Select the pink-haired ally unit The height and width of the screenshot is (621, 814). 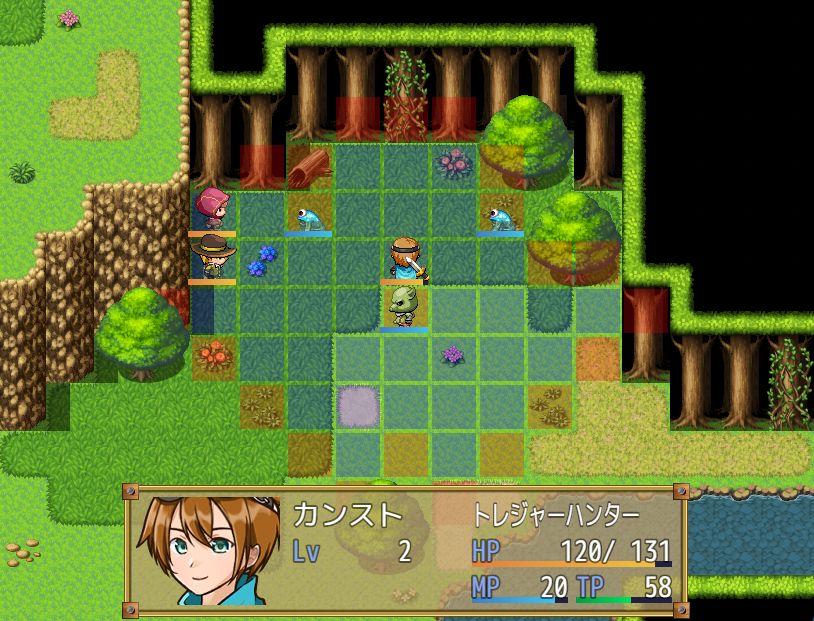[212, 210]
